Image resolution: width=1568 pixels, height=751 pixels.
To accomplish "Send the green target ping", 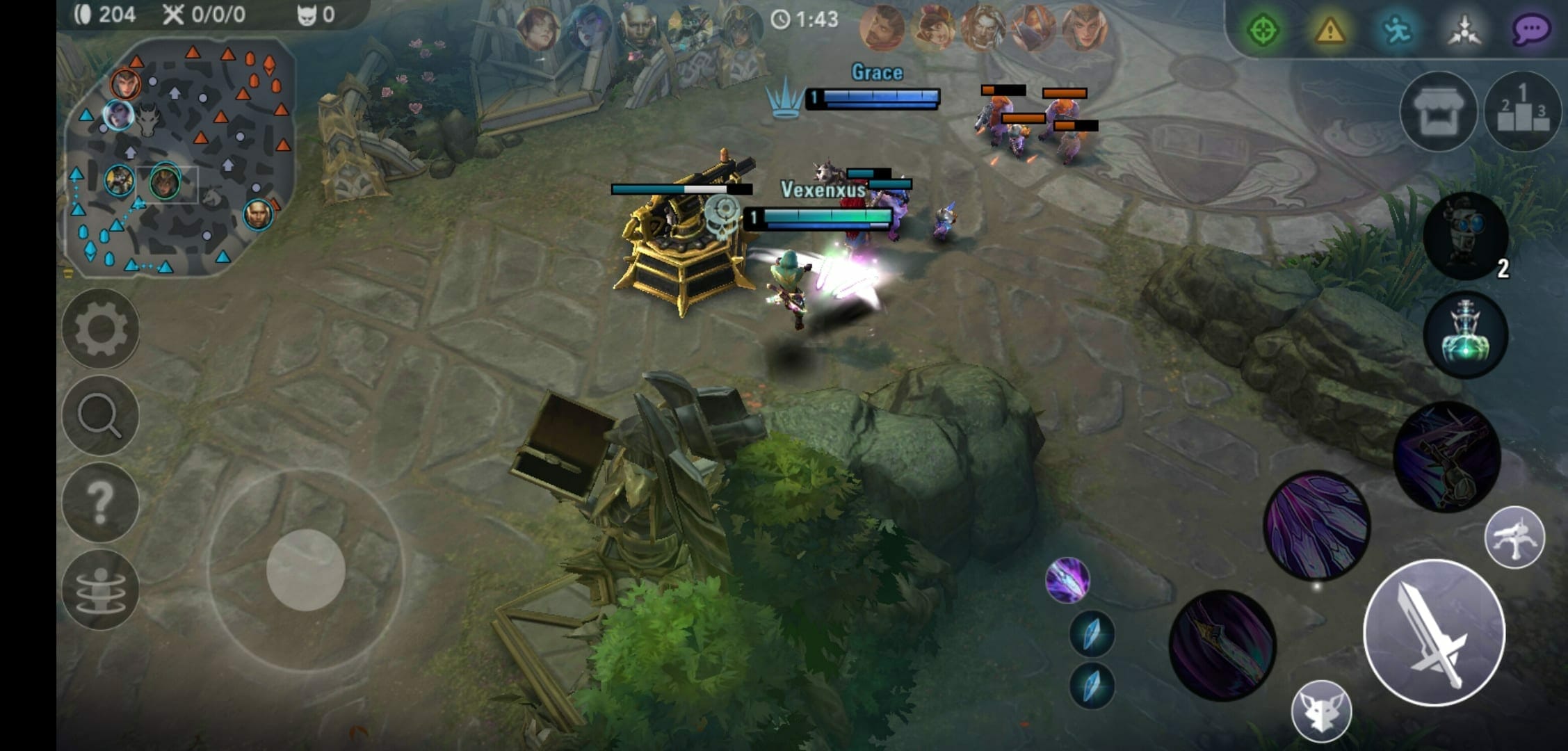I will (1263, 30).
